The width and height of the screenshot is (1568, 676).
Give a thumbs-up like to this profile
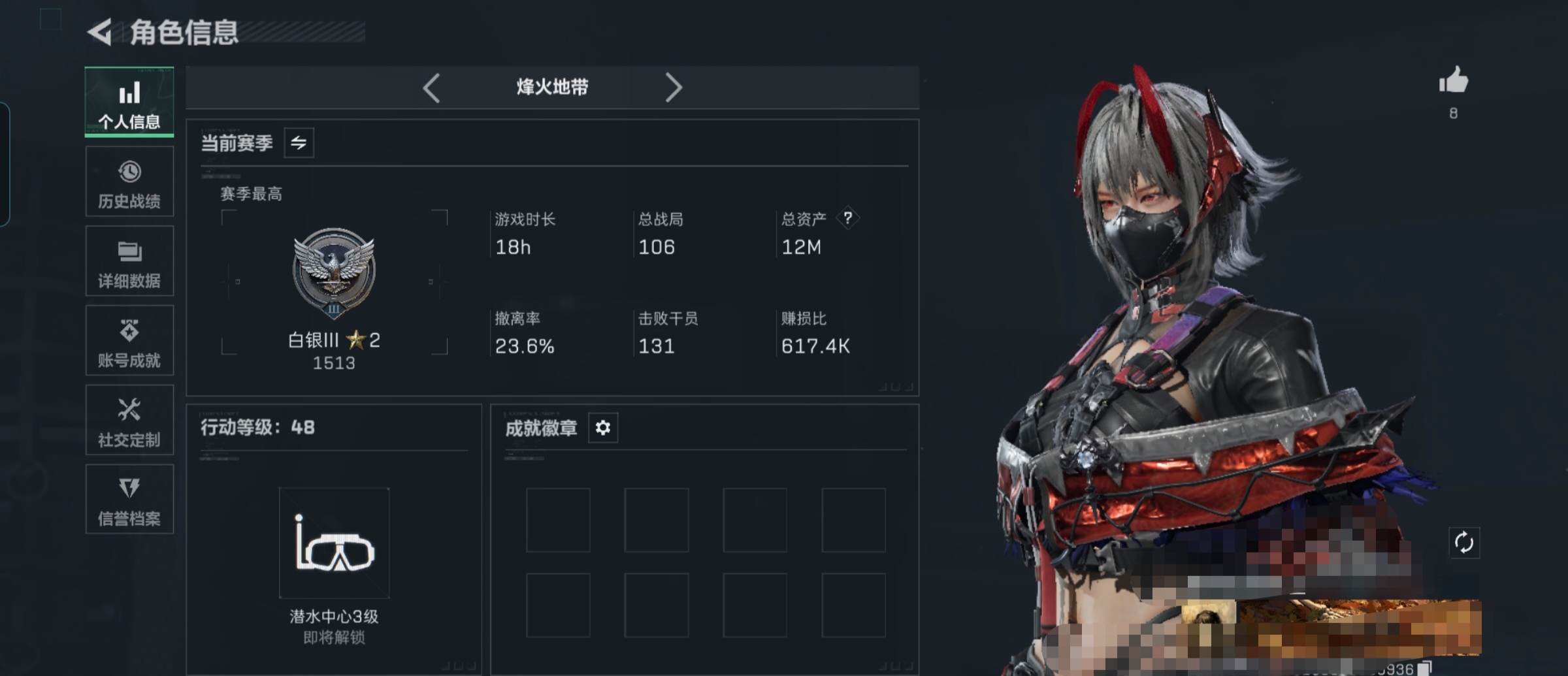1453,82
